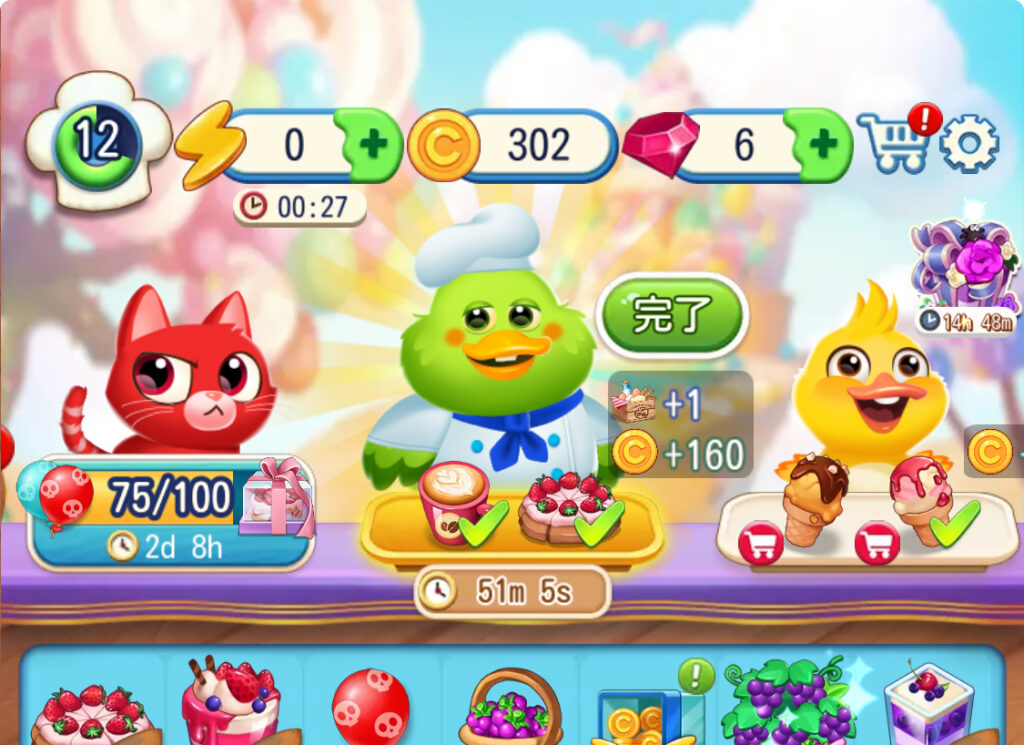Select the grape basket tile
The height and width of the screenshot is (745, 1024).
pos(511,708)
